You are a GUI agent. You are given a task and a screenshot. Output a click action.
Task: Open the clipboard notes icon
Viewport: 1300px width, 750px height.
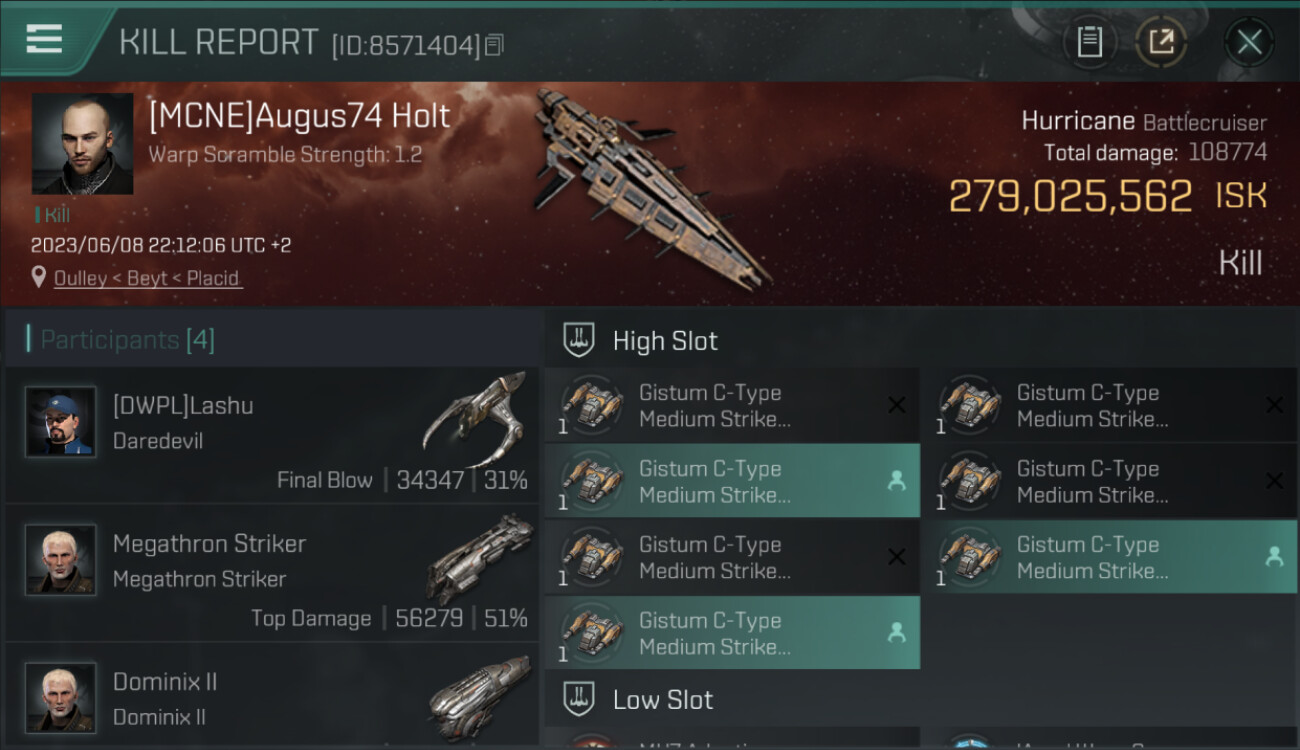tap(1089, 42)
